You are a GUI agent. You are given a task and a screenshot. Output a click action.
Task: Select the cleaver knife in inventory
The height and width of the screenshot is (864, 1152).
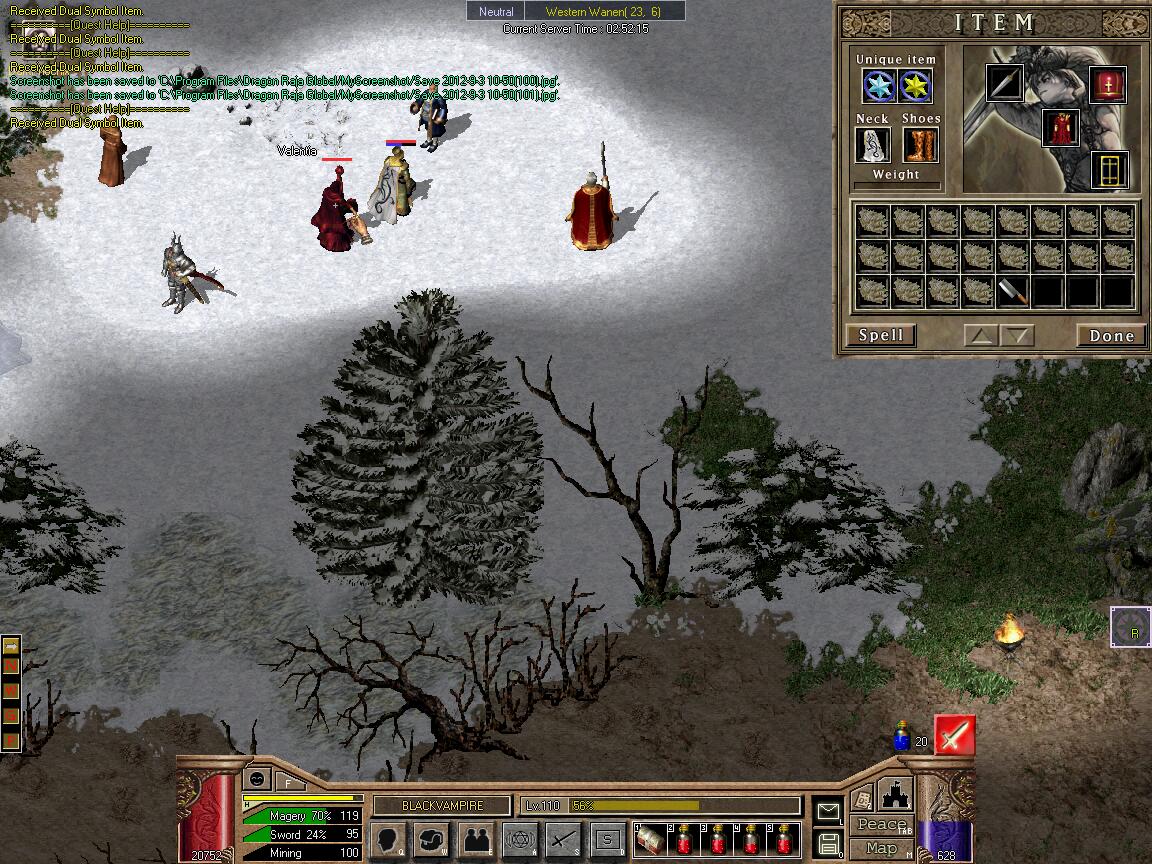(x=1013, y=291)
